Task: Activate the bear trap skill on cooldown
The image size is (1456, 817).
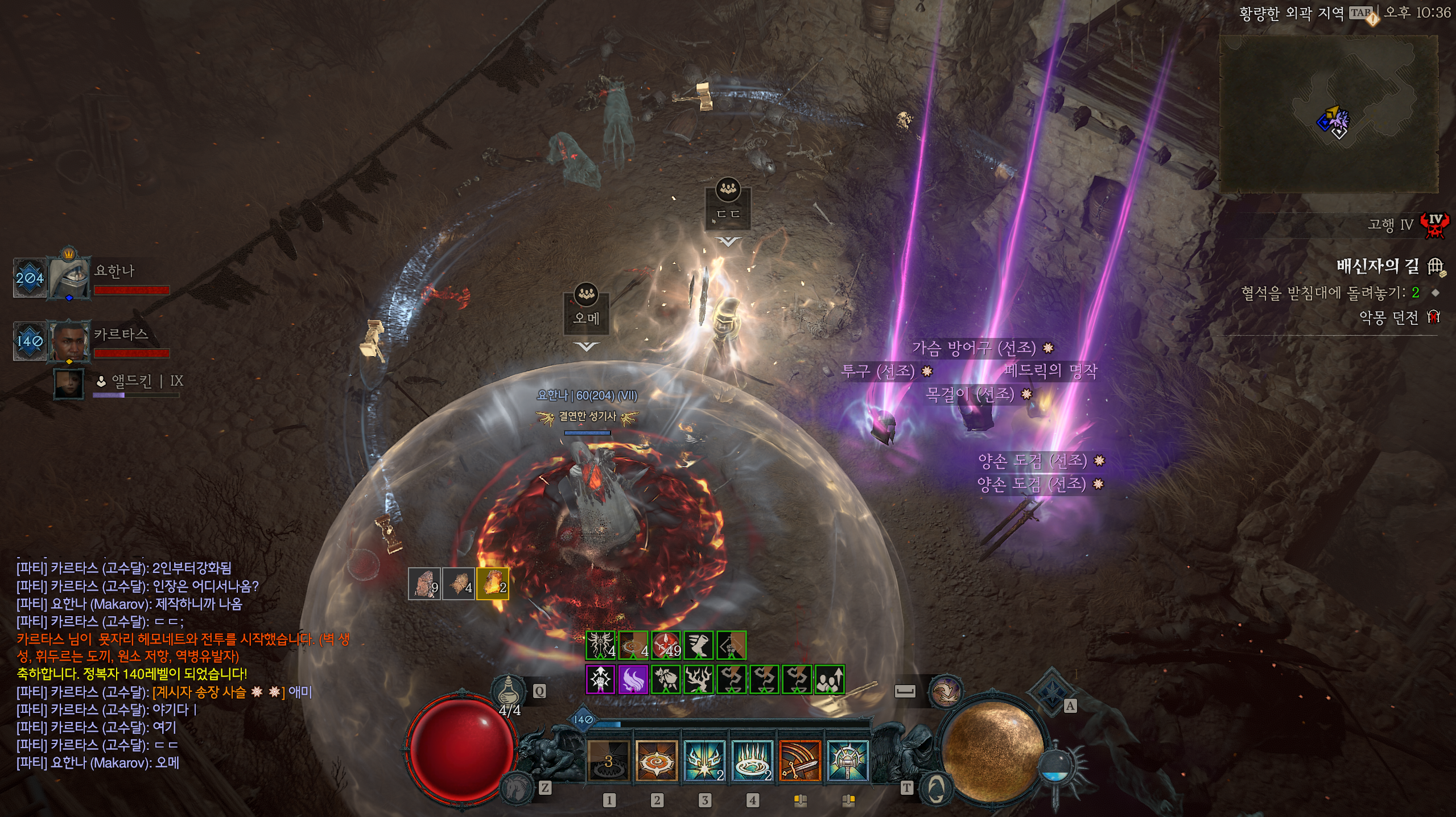Action: [x=608, y=761]
